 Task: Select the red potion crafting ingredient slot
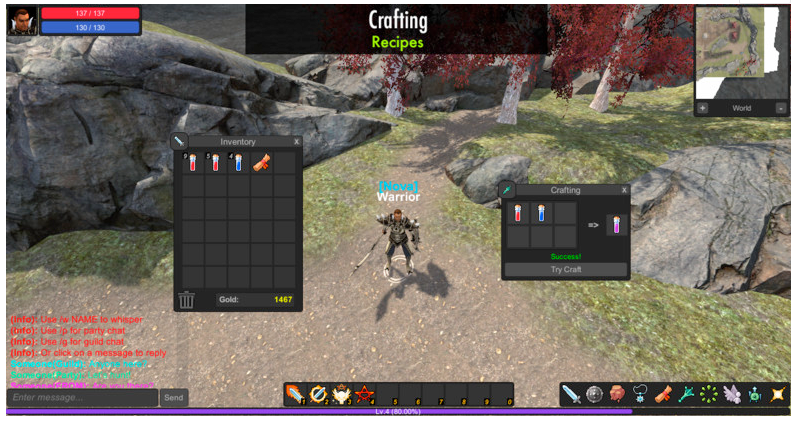tap(518, 213)
